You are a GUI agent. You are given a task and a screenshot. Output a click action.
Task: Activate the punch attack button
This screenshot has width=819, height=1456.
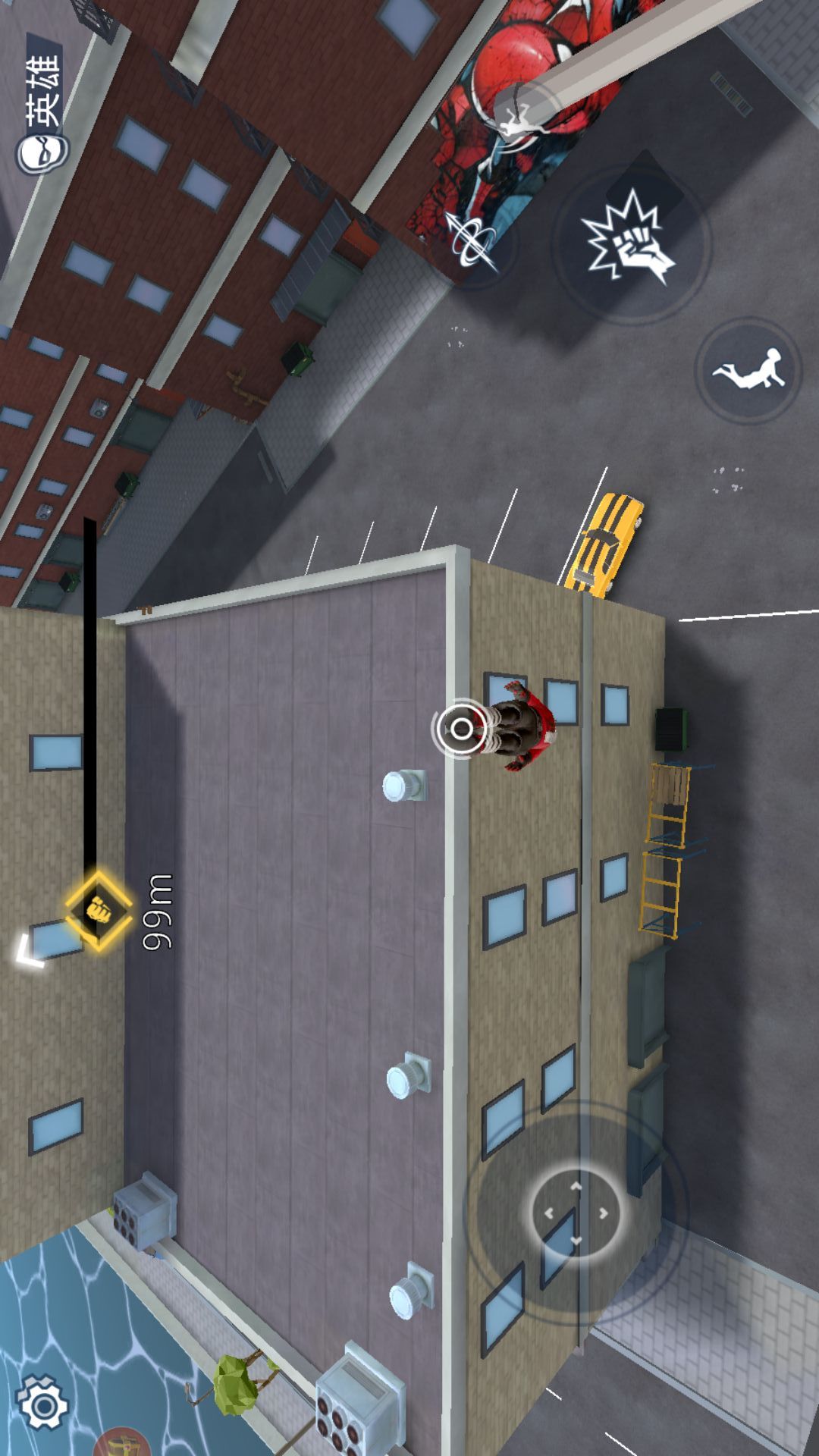(632, 242)
